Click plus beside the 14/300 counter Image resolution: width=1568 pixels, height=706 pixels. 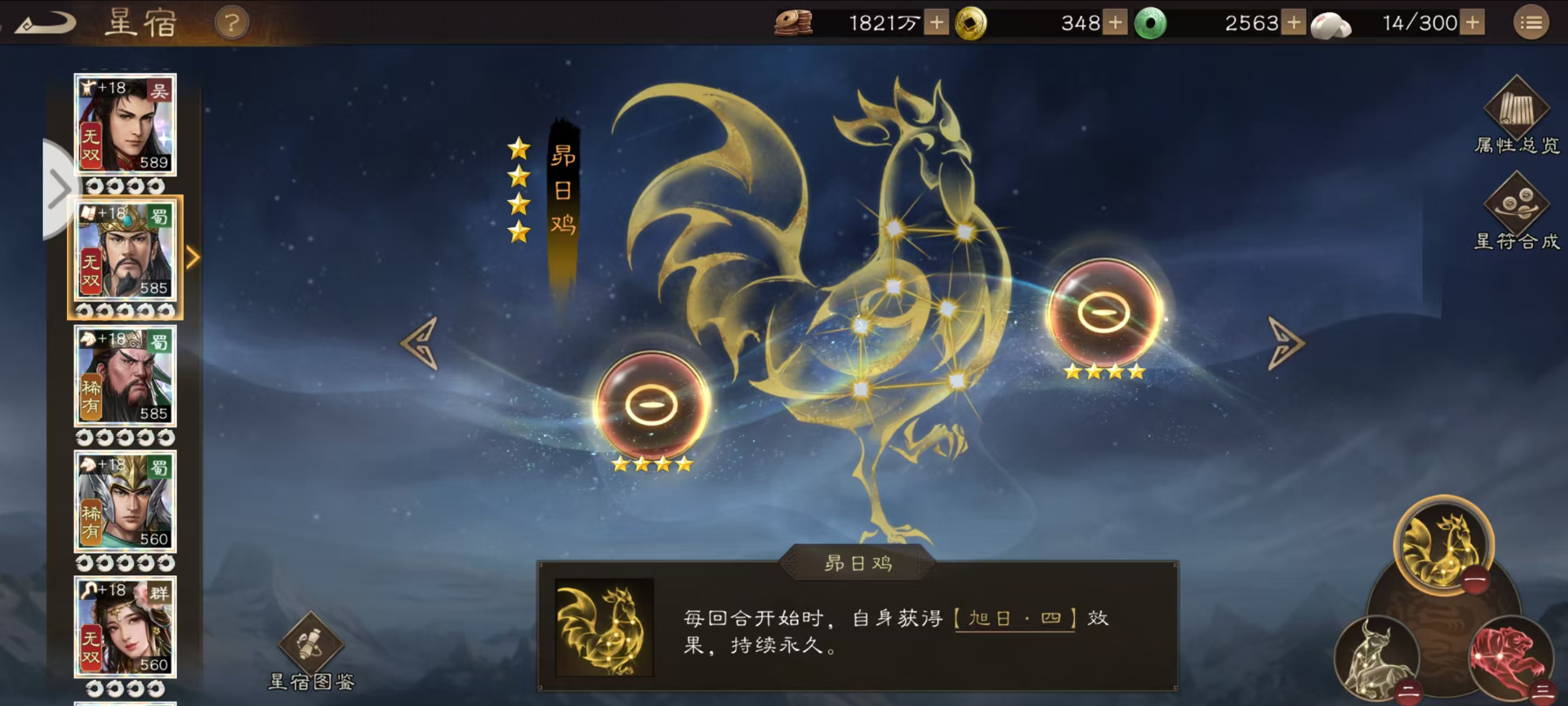click(1472, 22)
